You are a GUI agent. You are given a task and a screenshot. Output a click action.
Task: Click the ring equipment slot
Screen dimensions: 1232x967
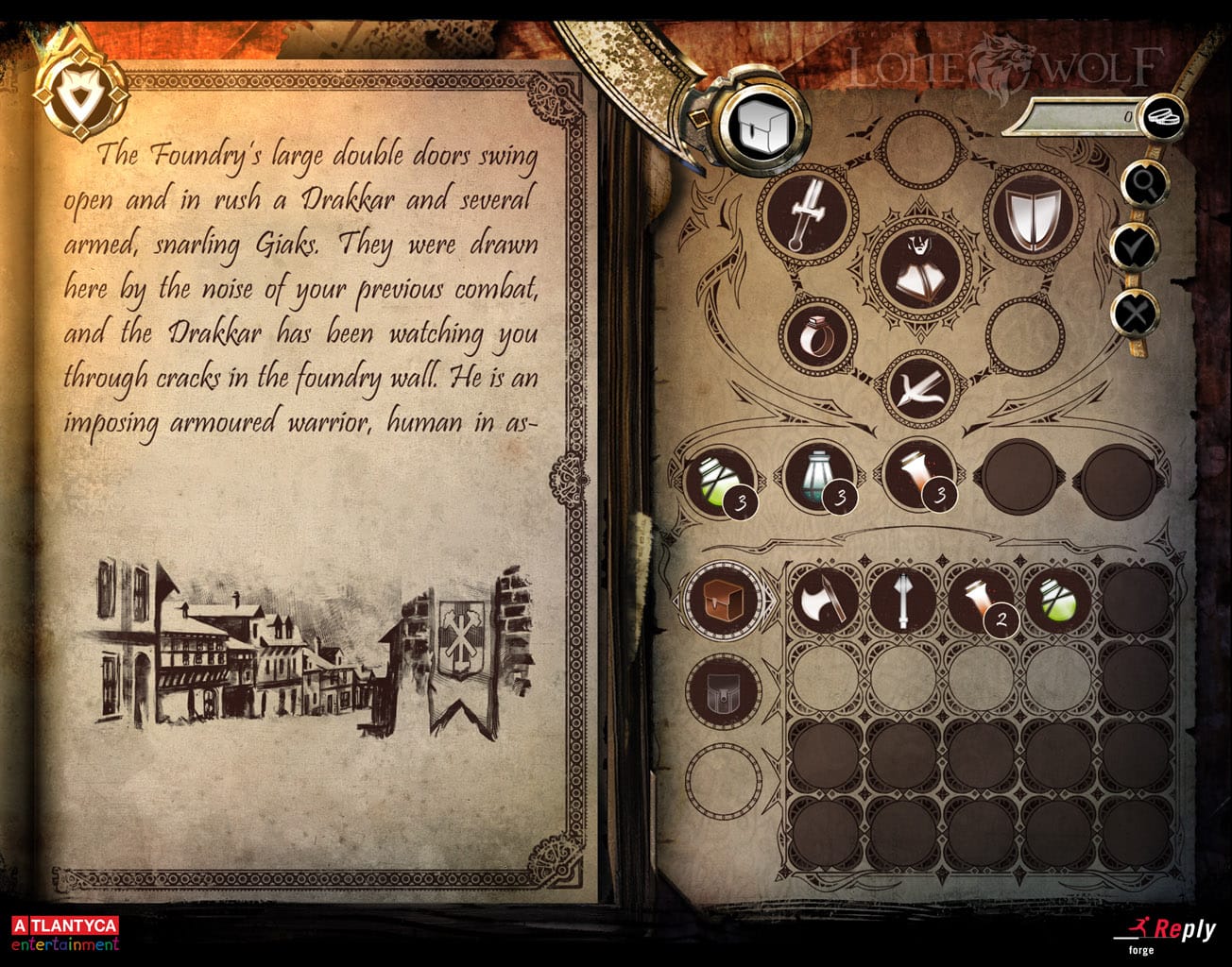(819, 337)
